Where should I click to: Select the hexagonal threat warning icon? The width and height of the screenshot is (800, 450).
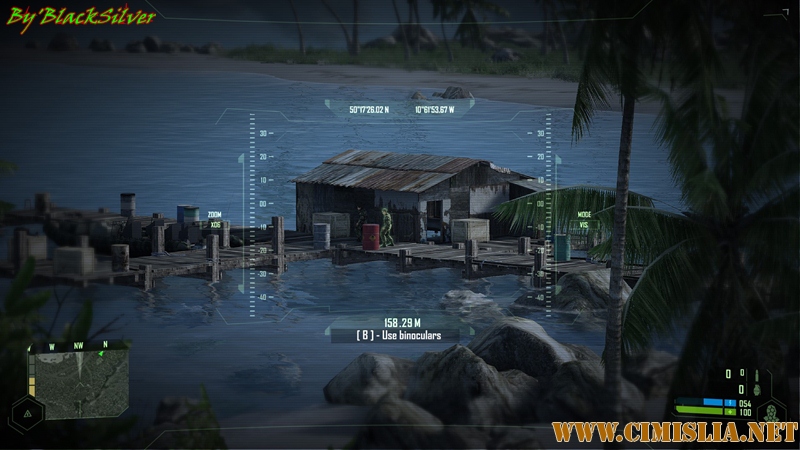[27, 412]
